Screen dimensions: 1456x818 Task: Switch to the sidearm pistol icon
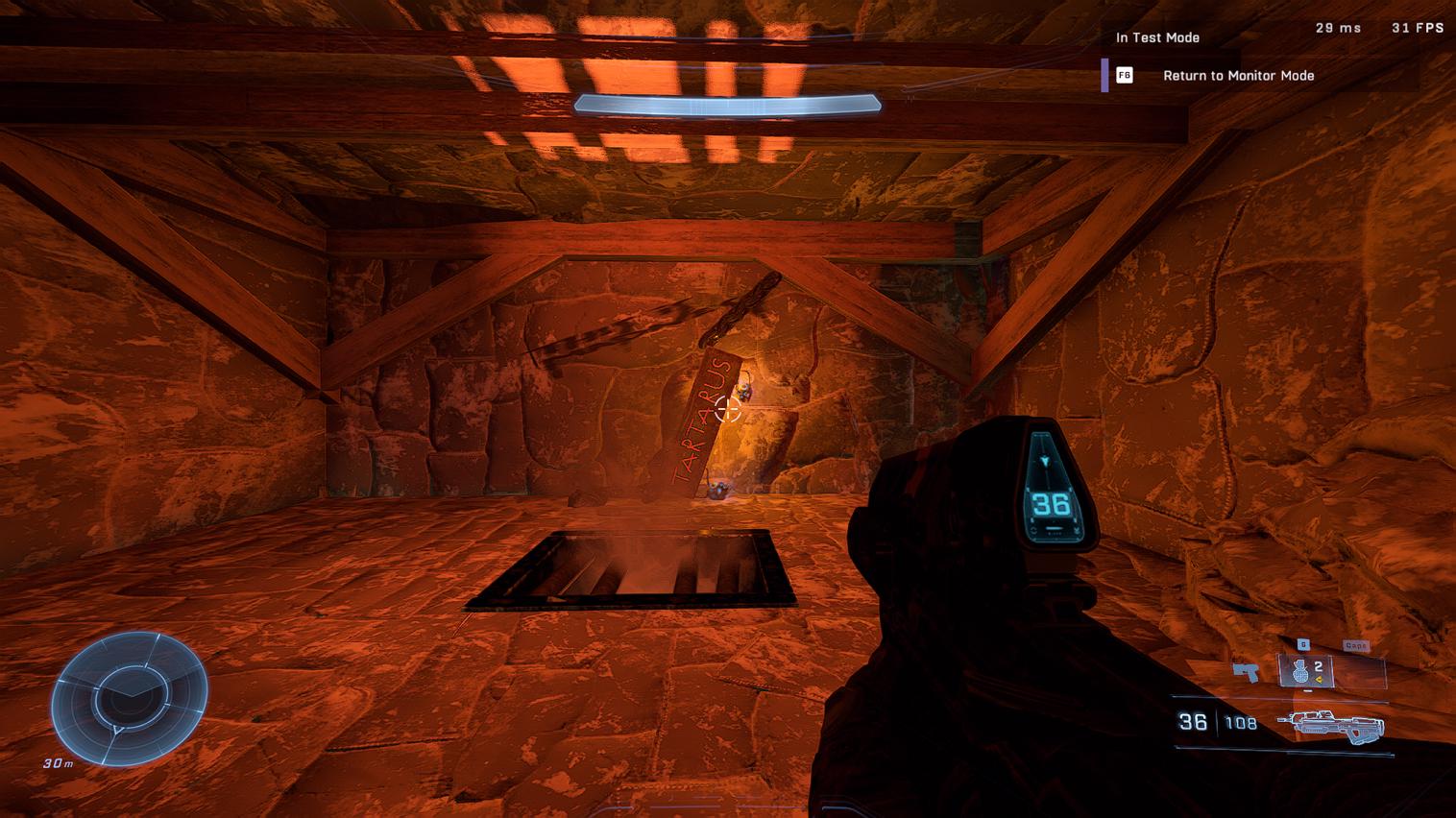(1246, 671)
